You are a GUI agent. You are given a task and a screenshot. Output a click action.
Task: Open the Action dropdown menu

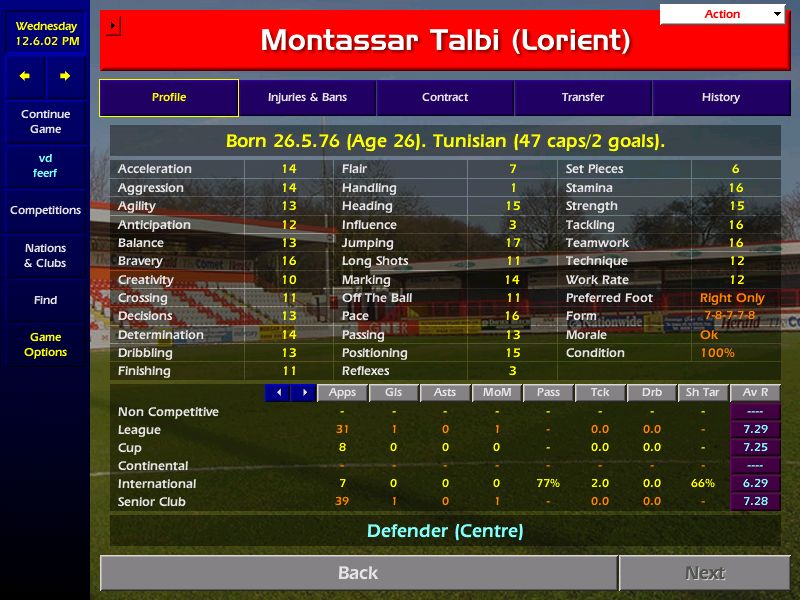coord(723,14)
